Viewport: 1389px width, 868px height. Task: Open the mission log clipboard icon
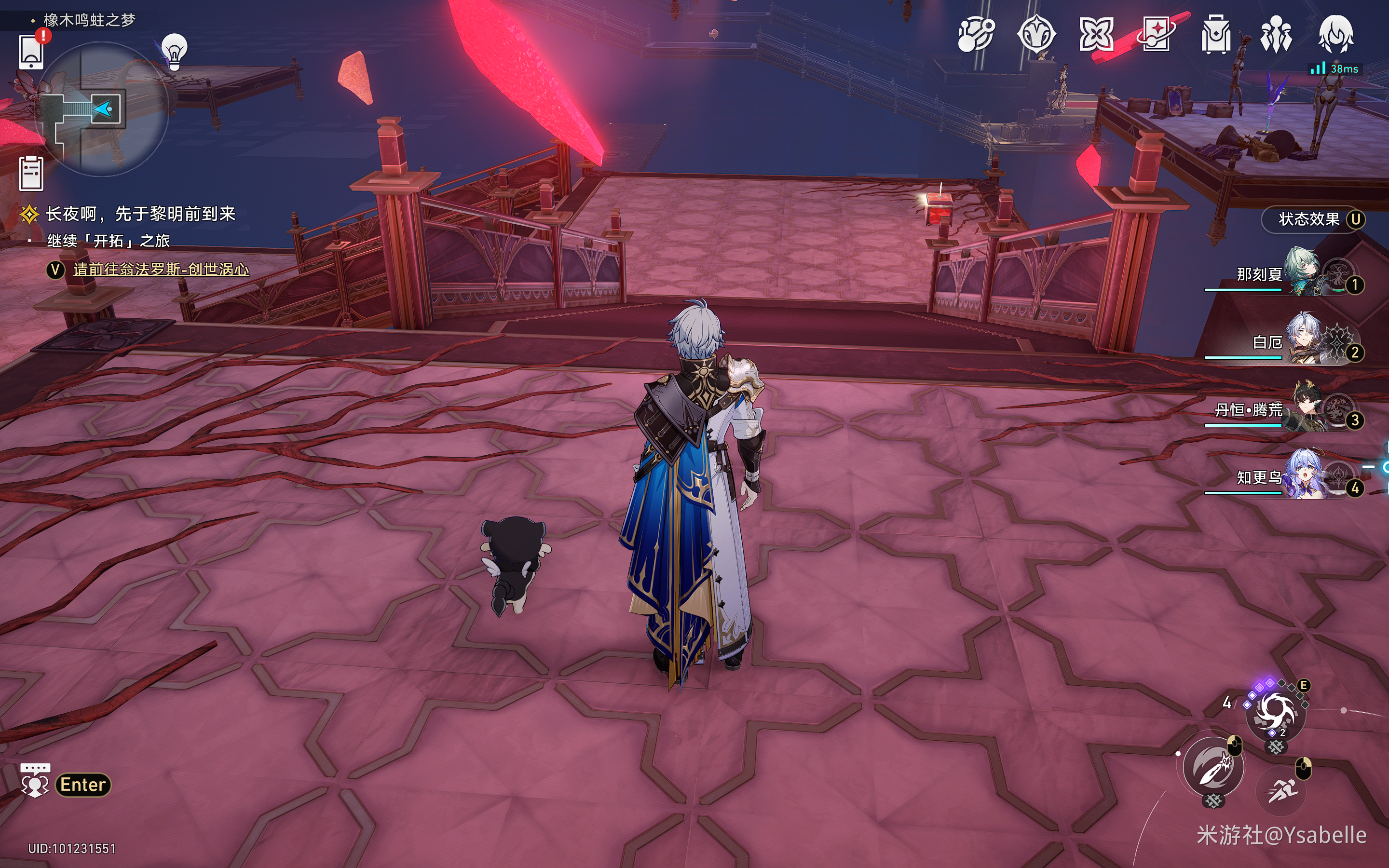click(31, 173)
